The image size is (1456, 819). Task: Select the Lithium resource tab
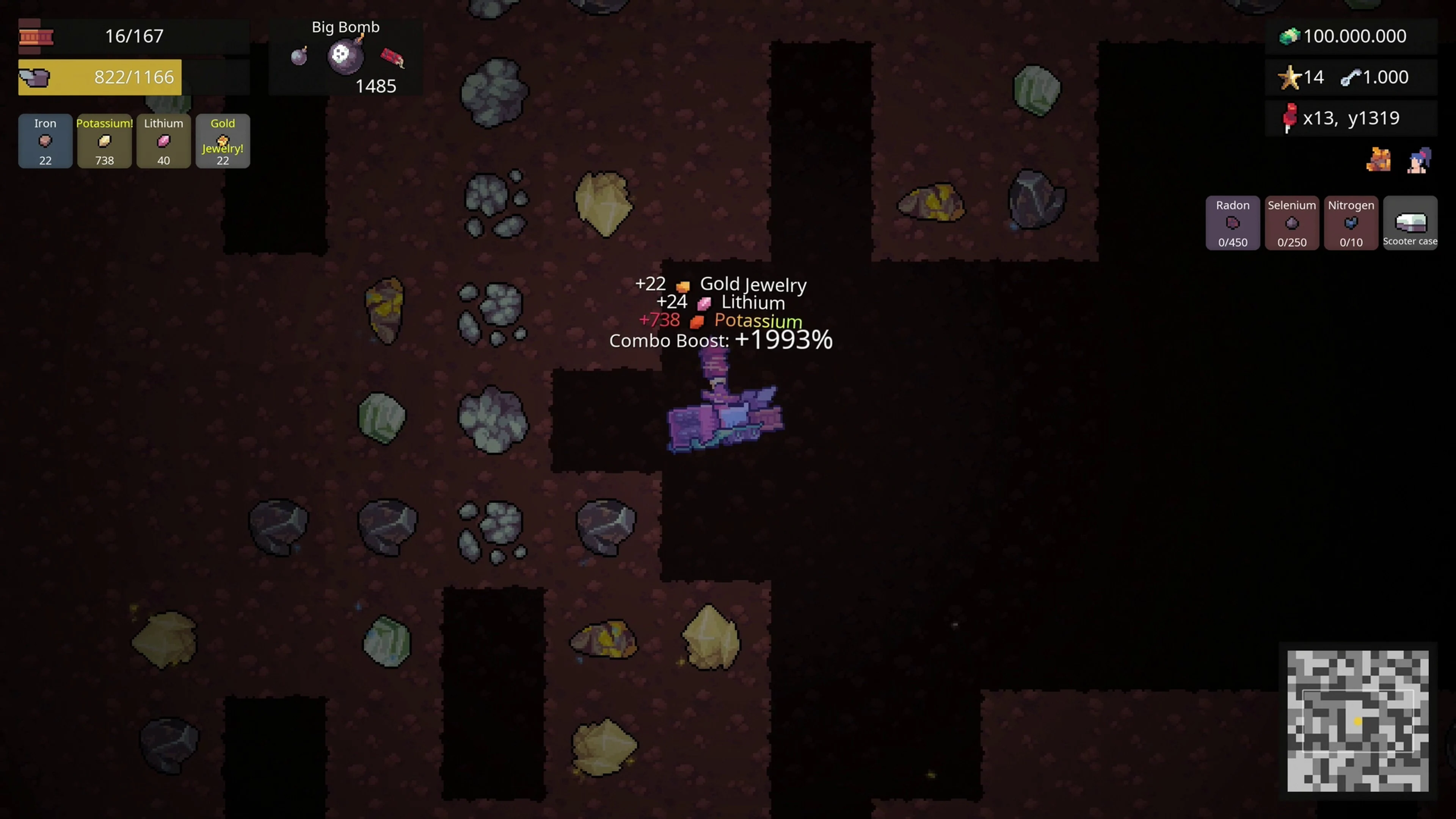point(163,141)
